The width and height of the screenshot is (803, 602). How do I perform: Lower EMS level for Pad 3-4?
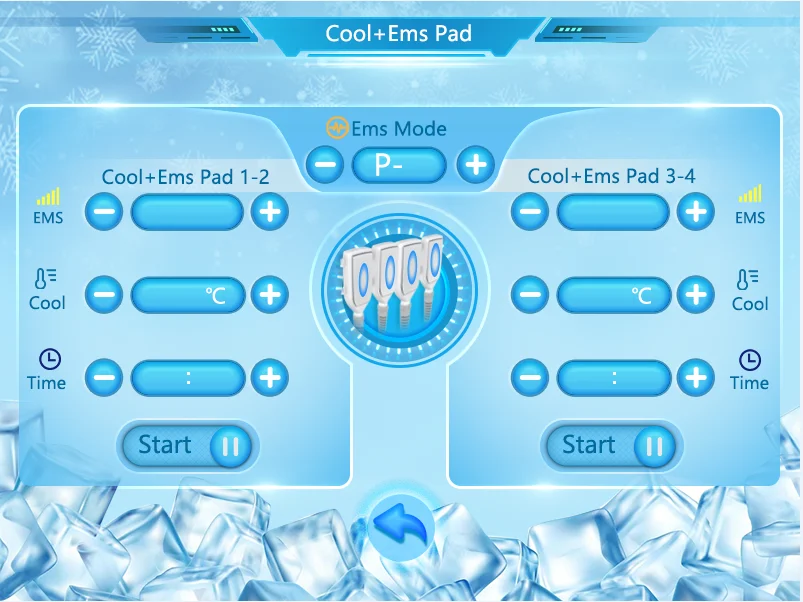pyautogui.click(x=531, y=212)
